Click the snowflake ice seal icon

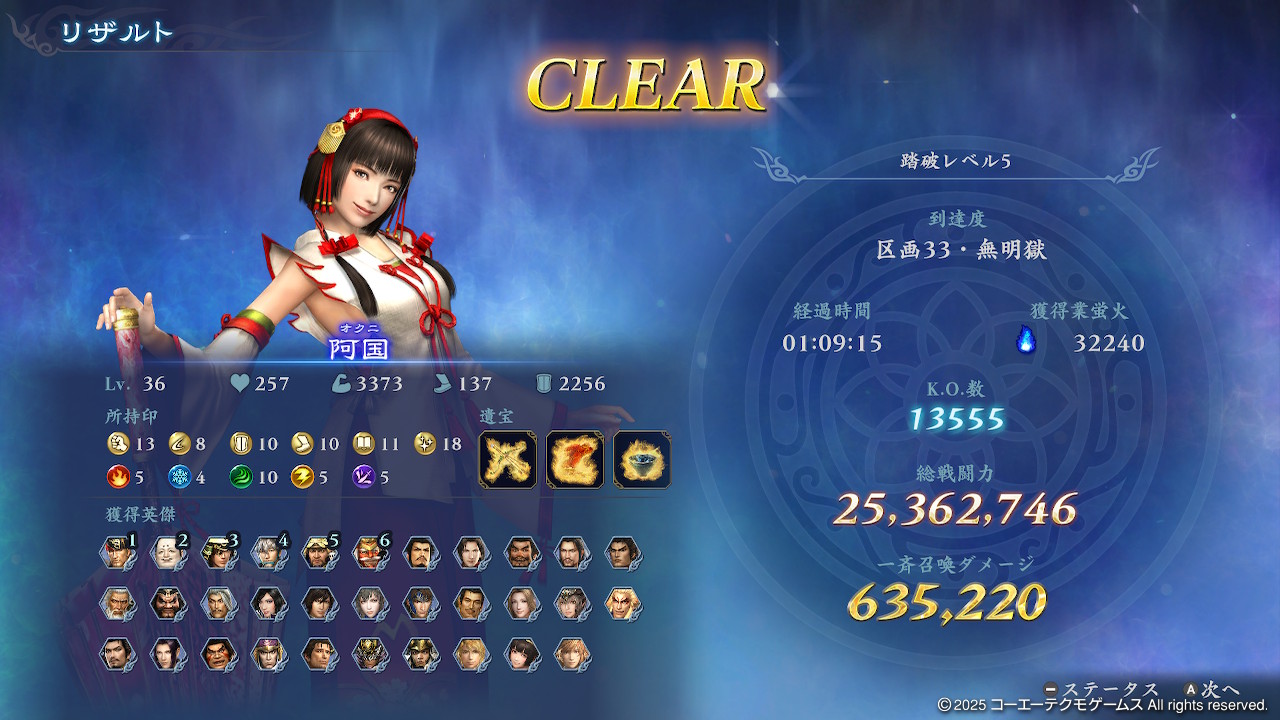(180, 477)
